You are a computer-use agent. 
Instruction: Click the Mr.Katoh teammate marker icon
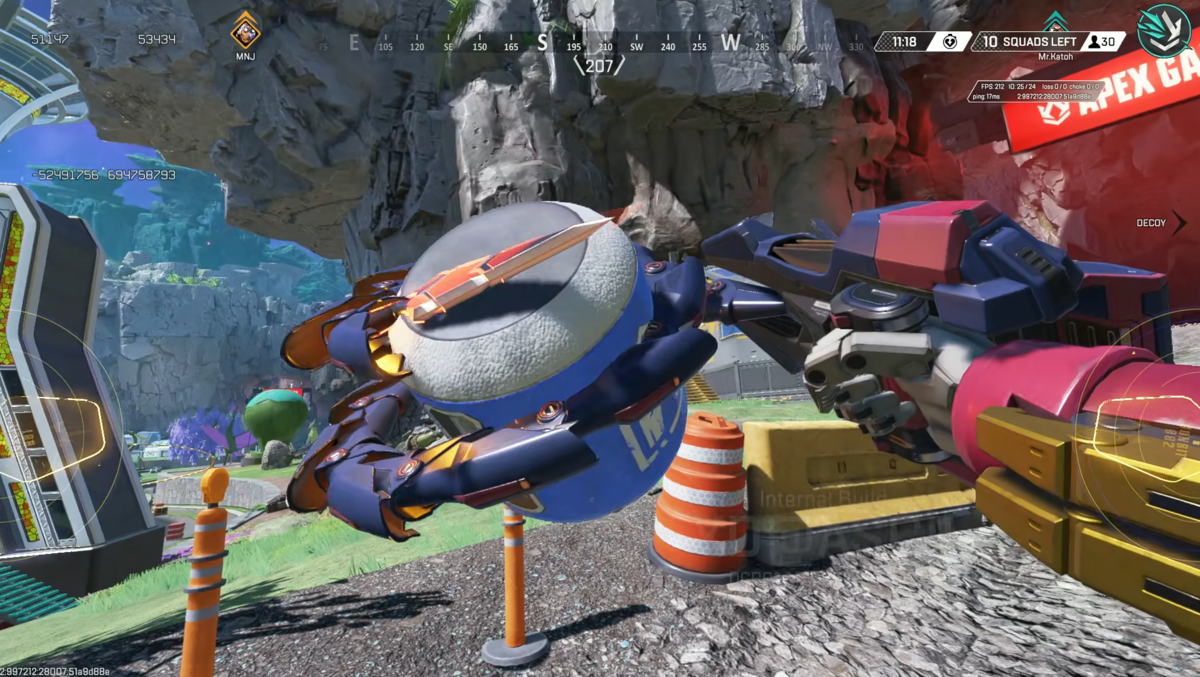[1055, 22]
